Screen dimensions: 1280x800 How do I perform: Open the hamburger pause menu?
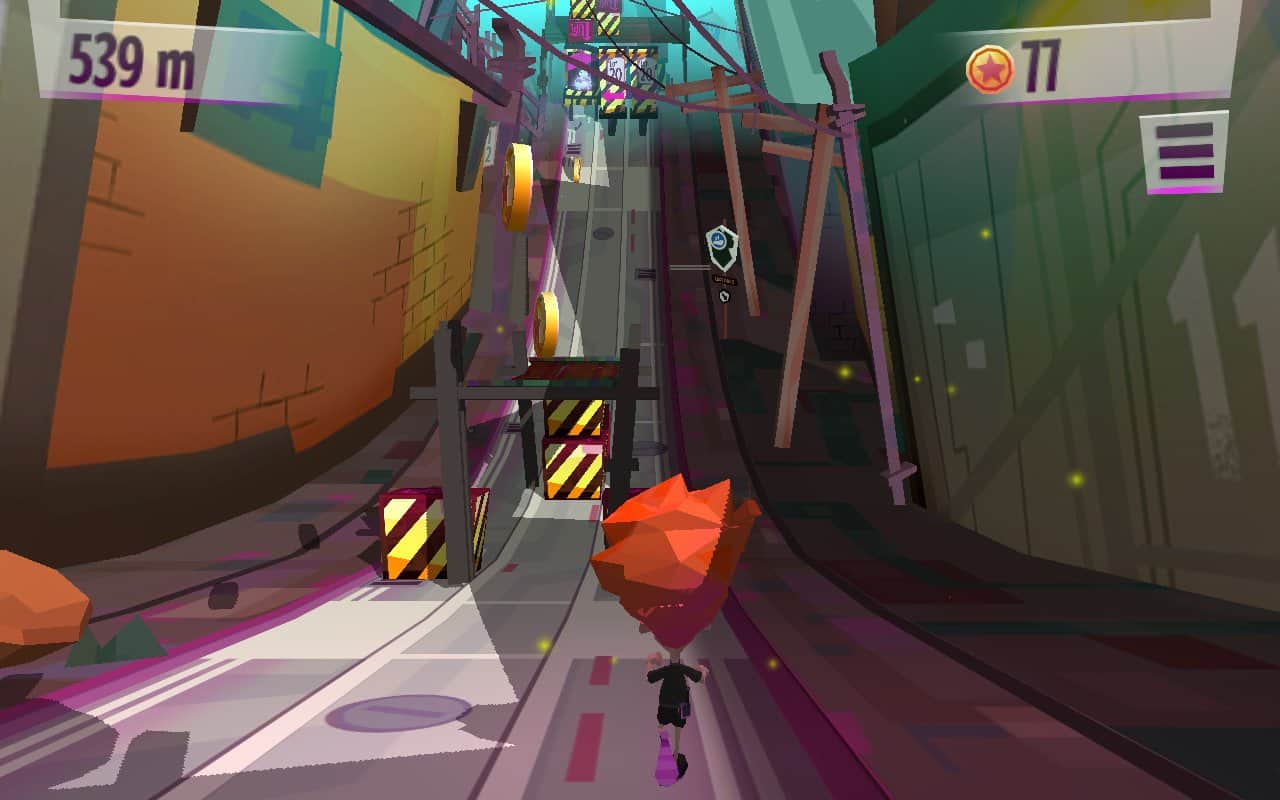coord(1184,151)
